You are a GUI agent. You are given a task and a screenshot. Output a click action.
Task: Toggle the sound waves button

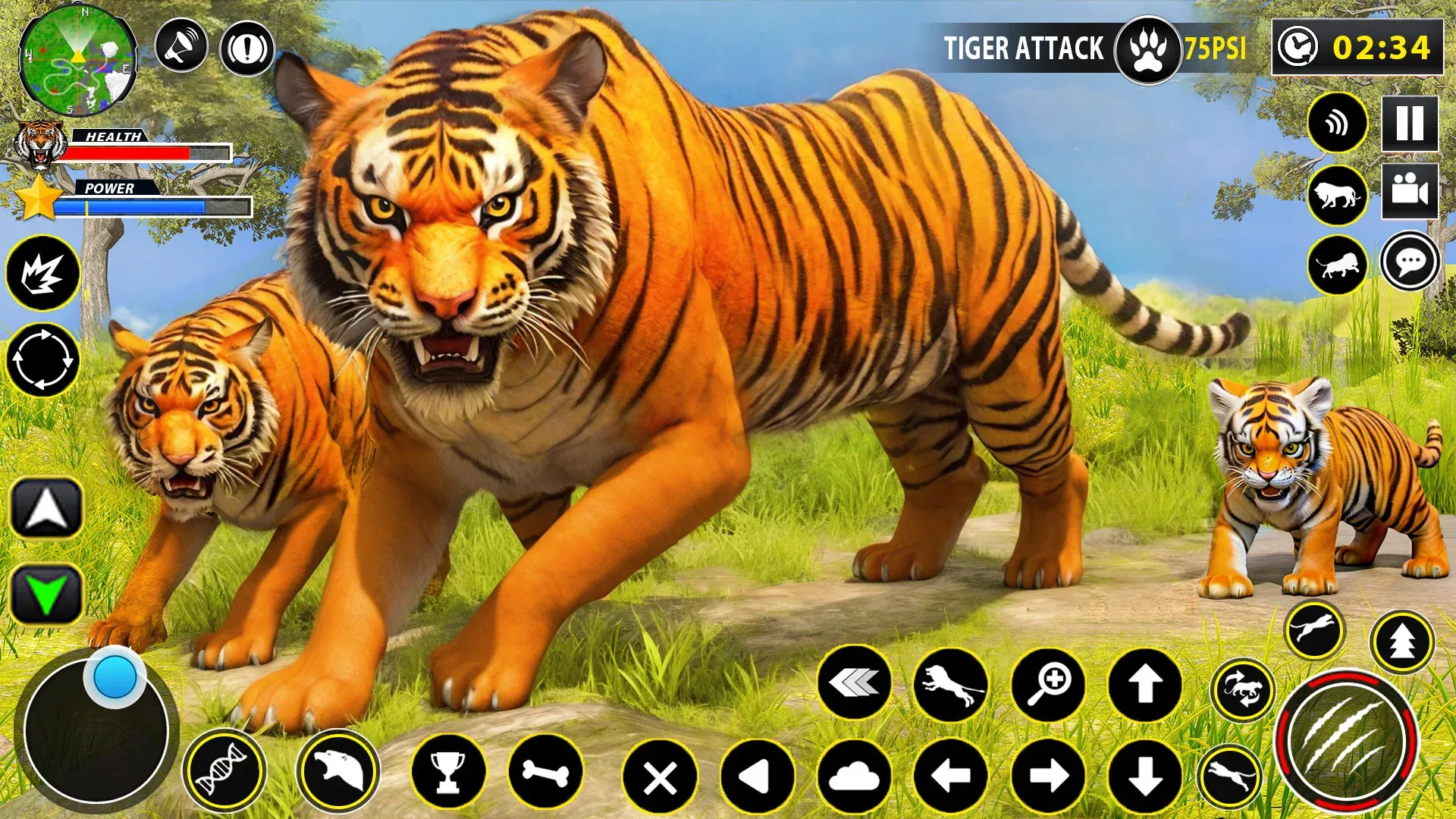[x=1337, y=123]
